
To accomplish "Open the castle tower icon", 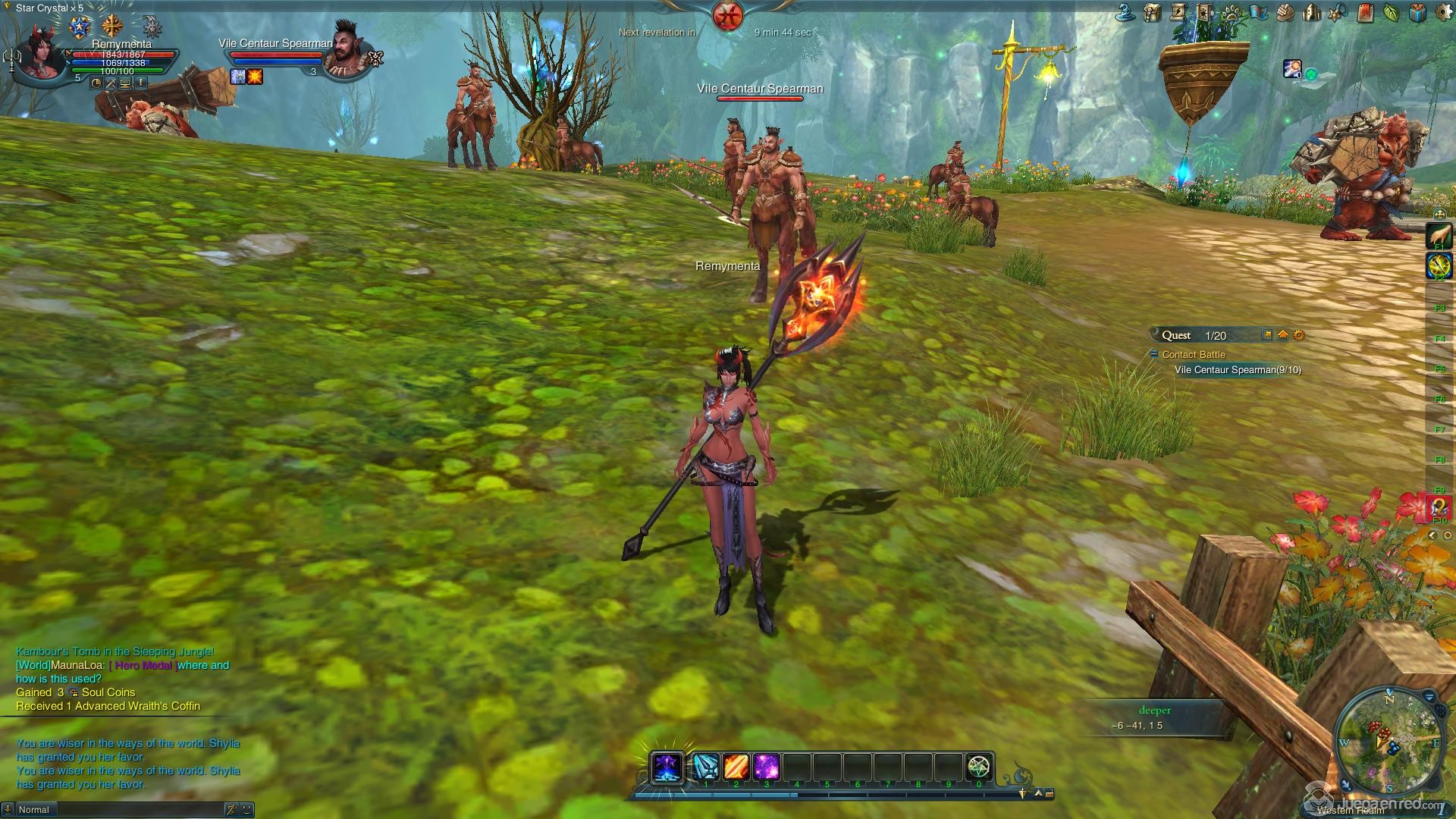I will coord(1312,11).
